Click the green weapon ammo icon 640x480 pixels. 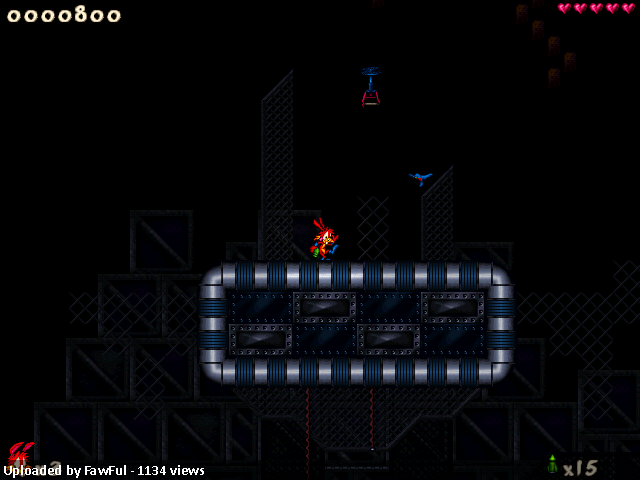(x=552, y=465)
